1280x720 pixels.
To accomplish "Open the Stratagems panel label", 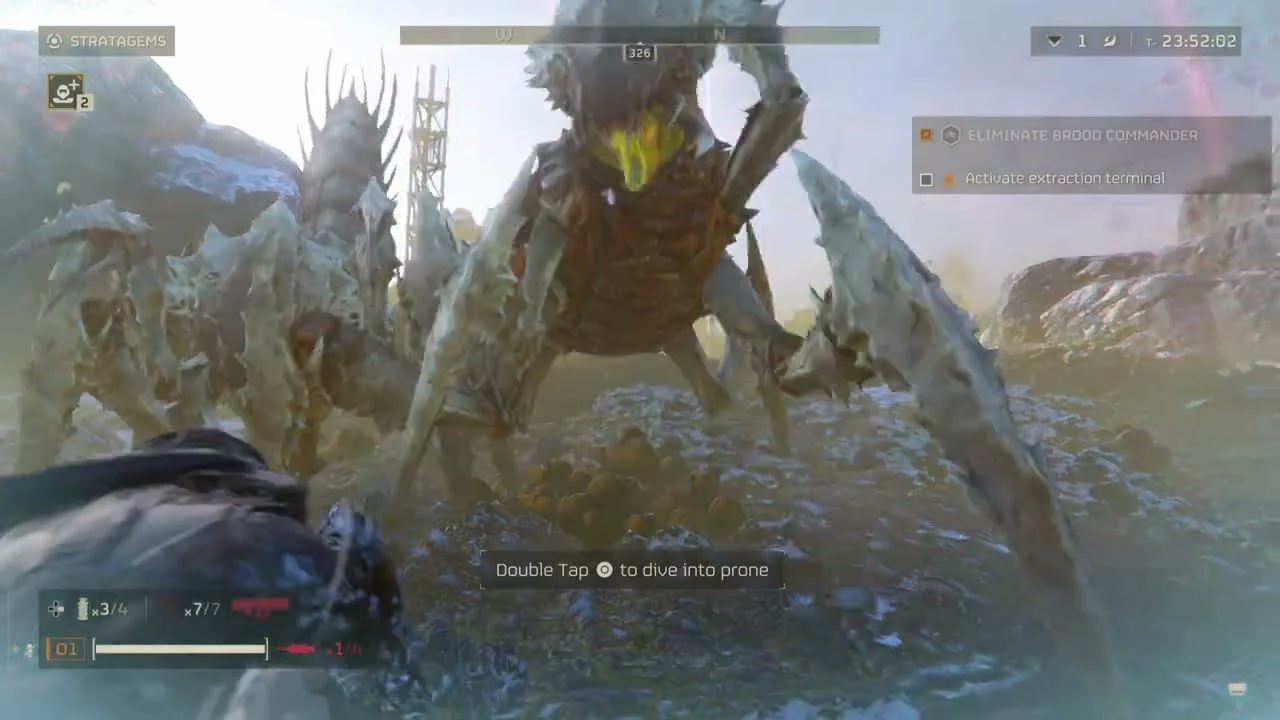I will click(x=107, y=41).
